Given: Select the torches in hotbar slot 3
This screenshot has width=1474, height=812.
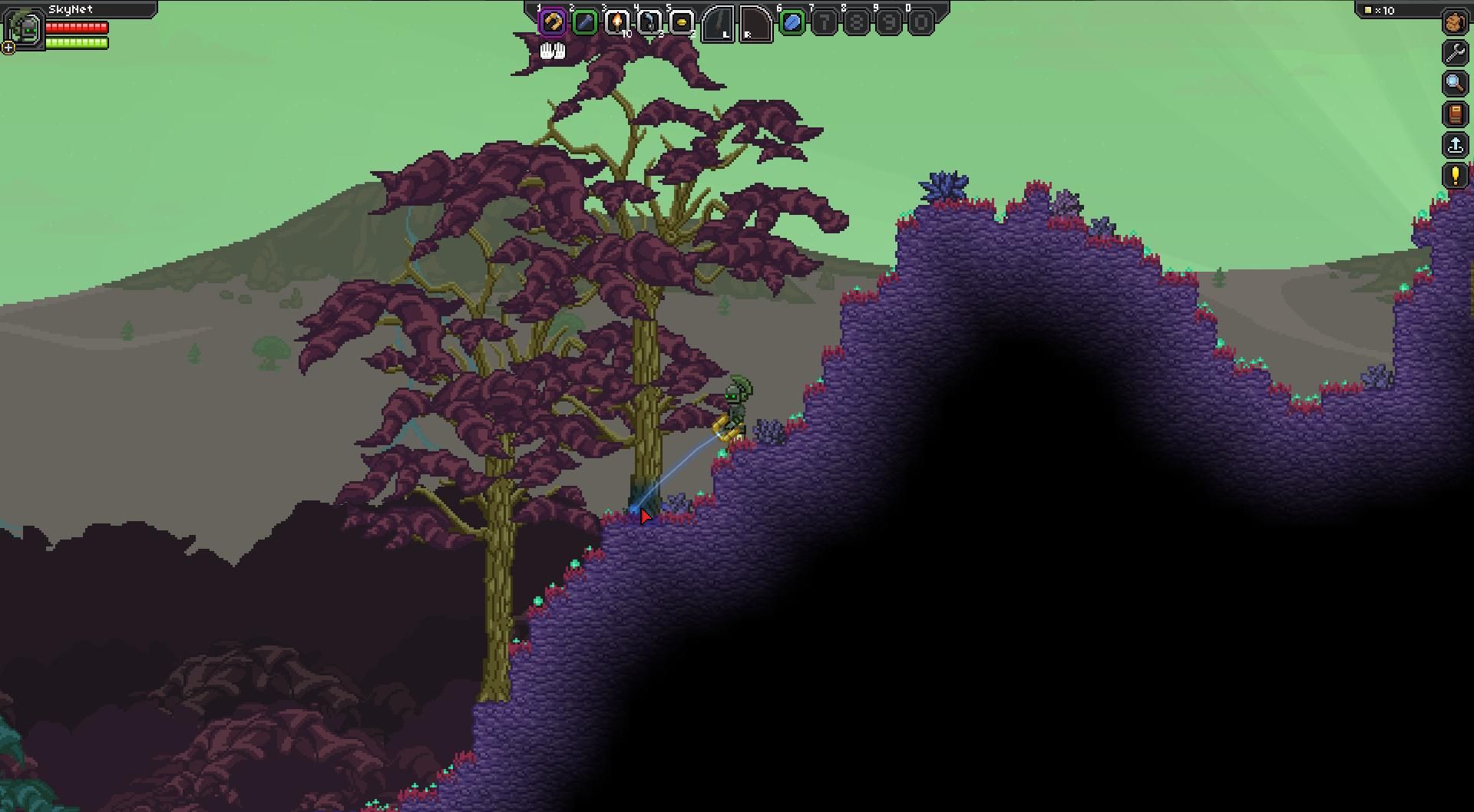Looking at the screenshot, I should (x=618, y=22).
